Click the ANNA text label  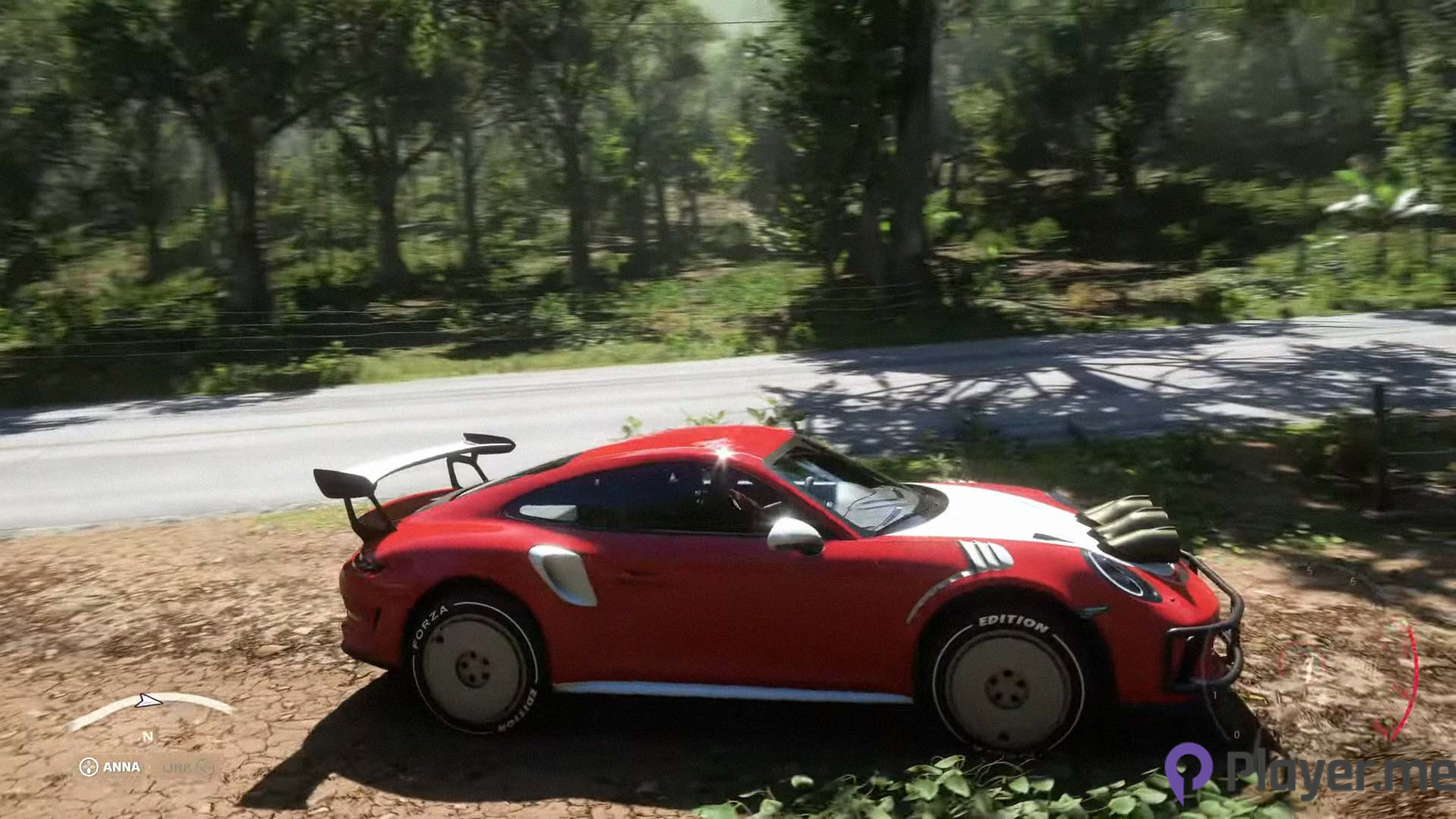click(x=121, y=767)
